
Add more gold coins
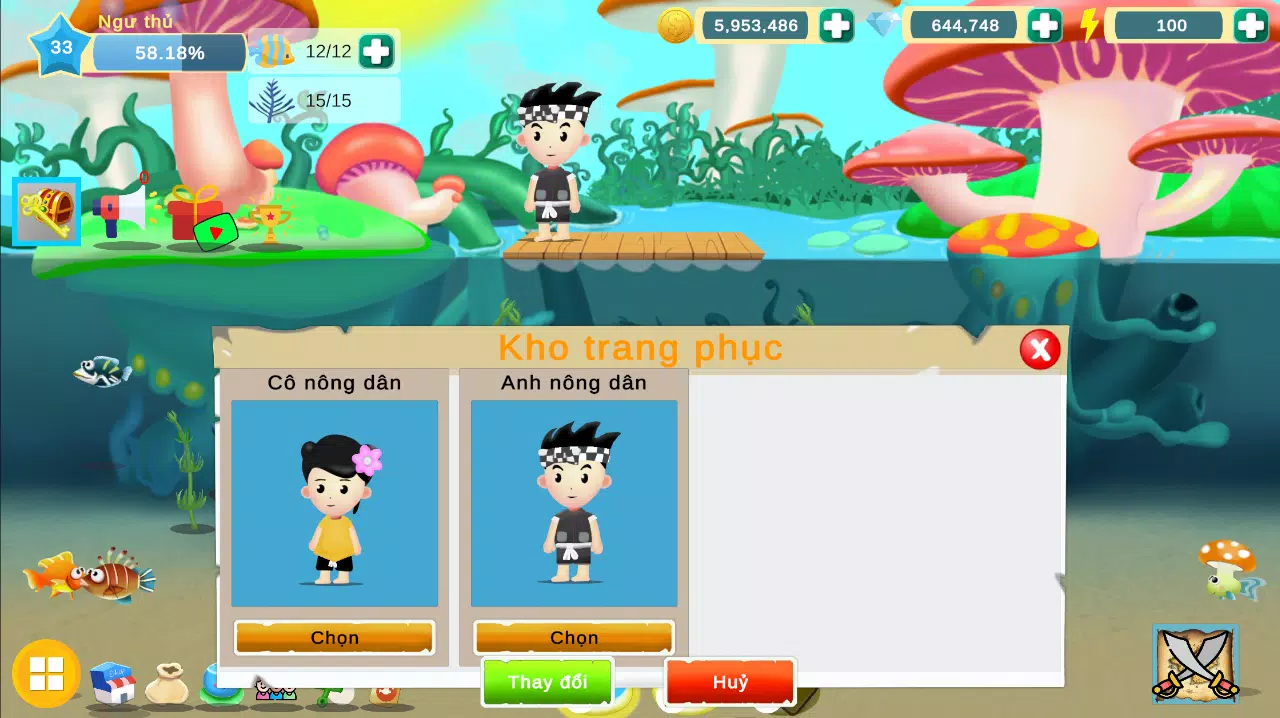(836, 25)
